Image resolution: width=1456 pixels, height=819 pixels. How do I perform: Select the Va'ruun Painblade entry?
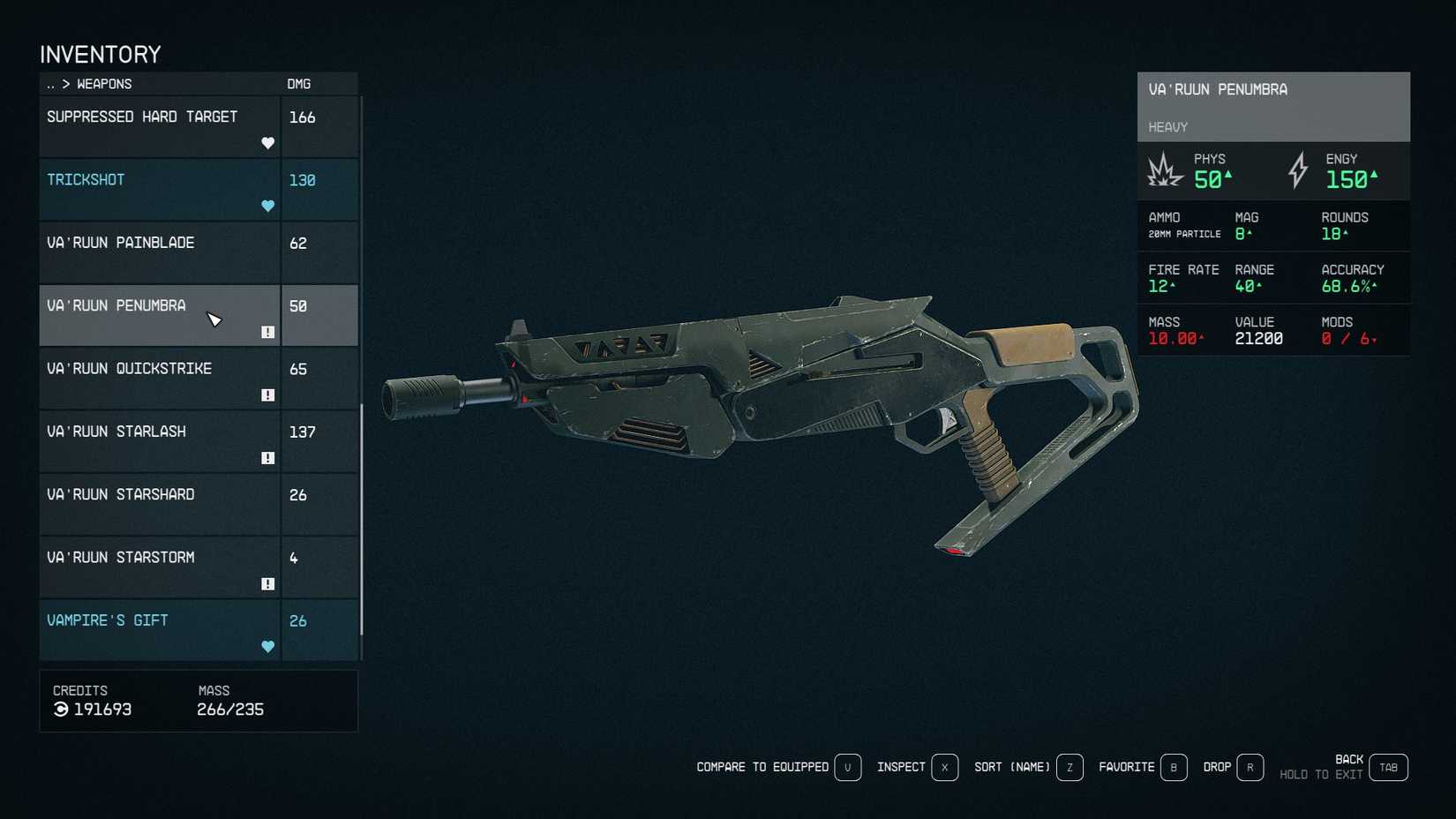click(123, 243)
